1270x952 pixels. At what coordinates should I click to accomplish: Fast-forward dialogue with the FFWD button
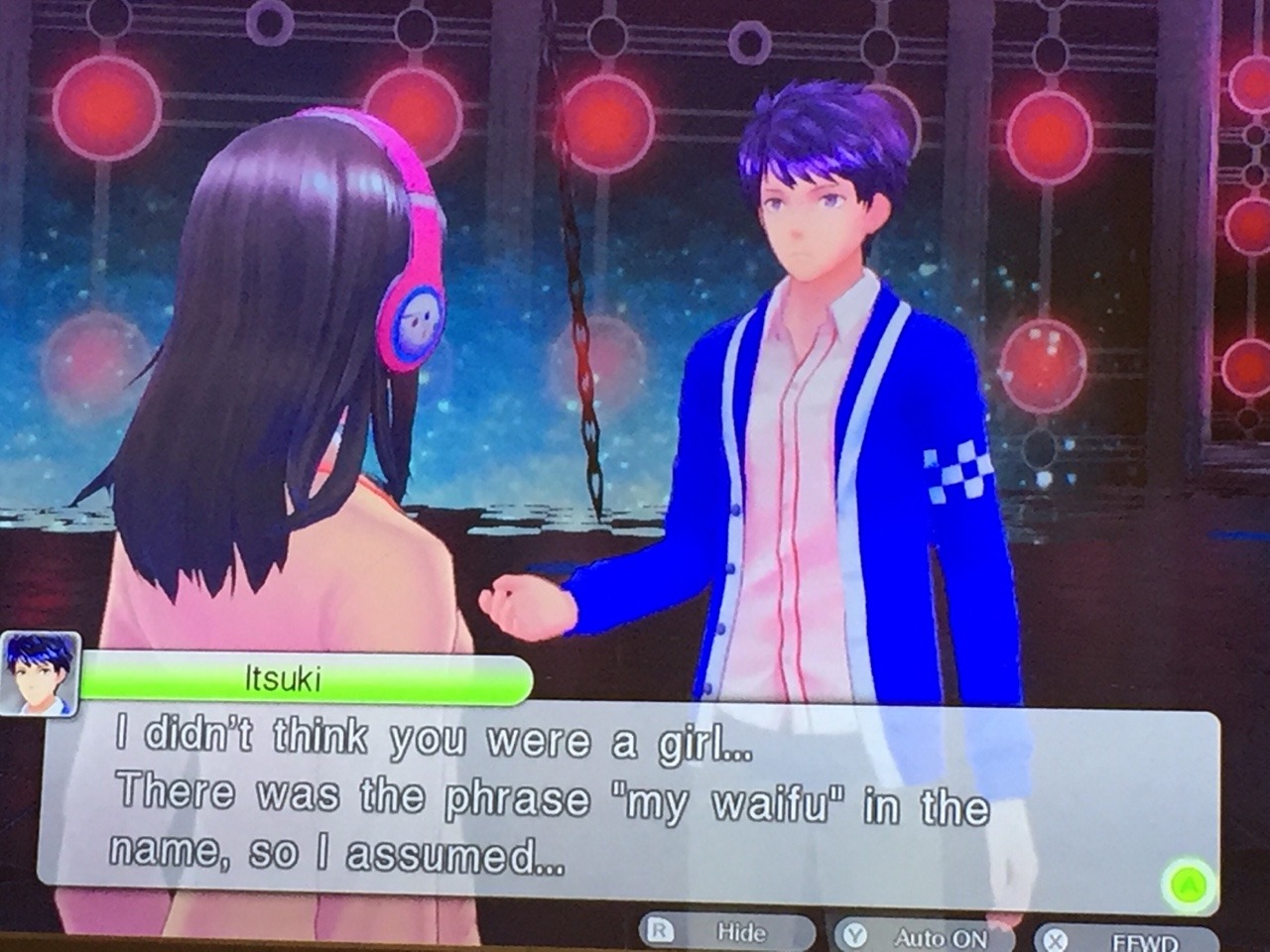coord(1126,940)
